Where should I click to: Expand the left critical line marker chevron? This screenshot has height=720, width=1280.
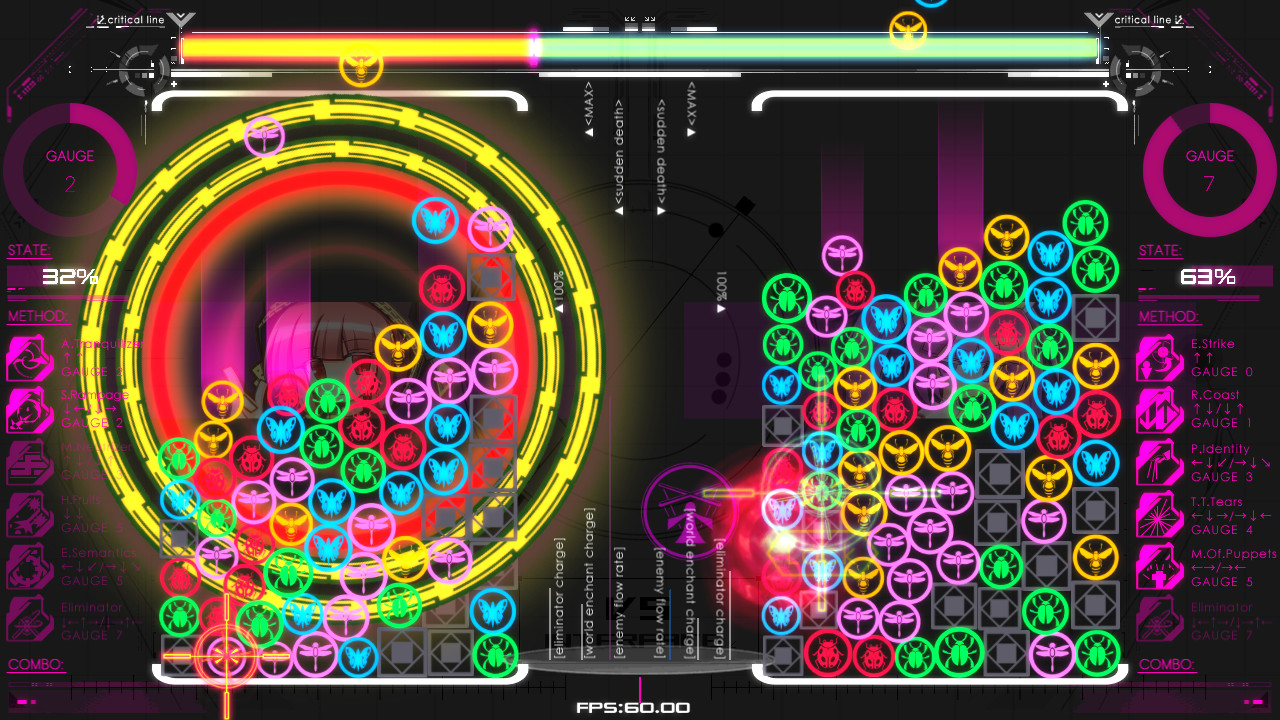coord(180,18)
